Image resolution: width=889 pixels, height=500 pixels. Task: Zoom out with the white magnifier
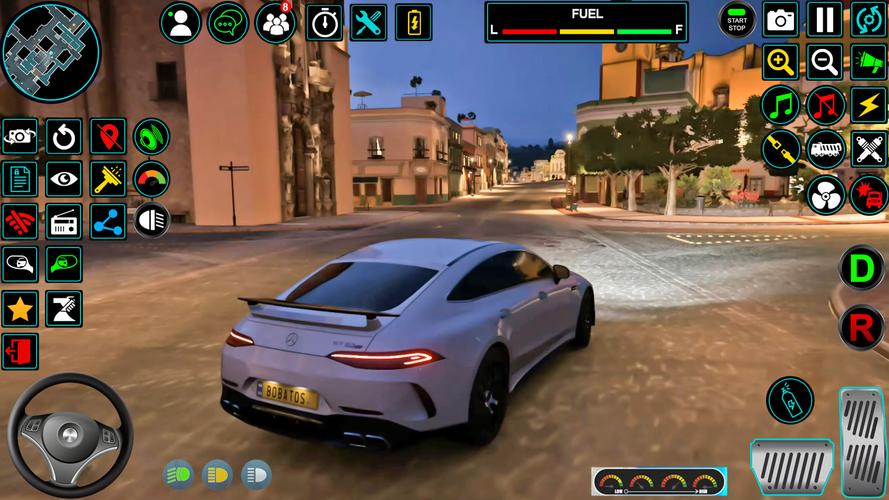click(x=825, y=62)
